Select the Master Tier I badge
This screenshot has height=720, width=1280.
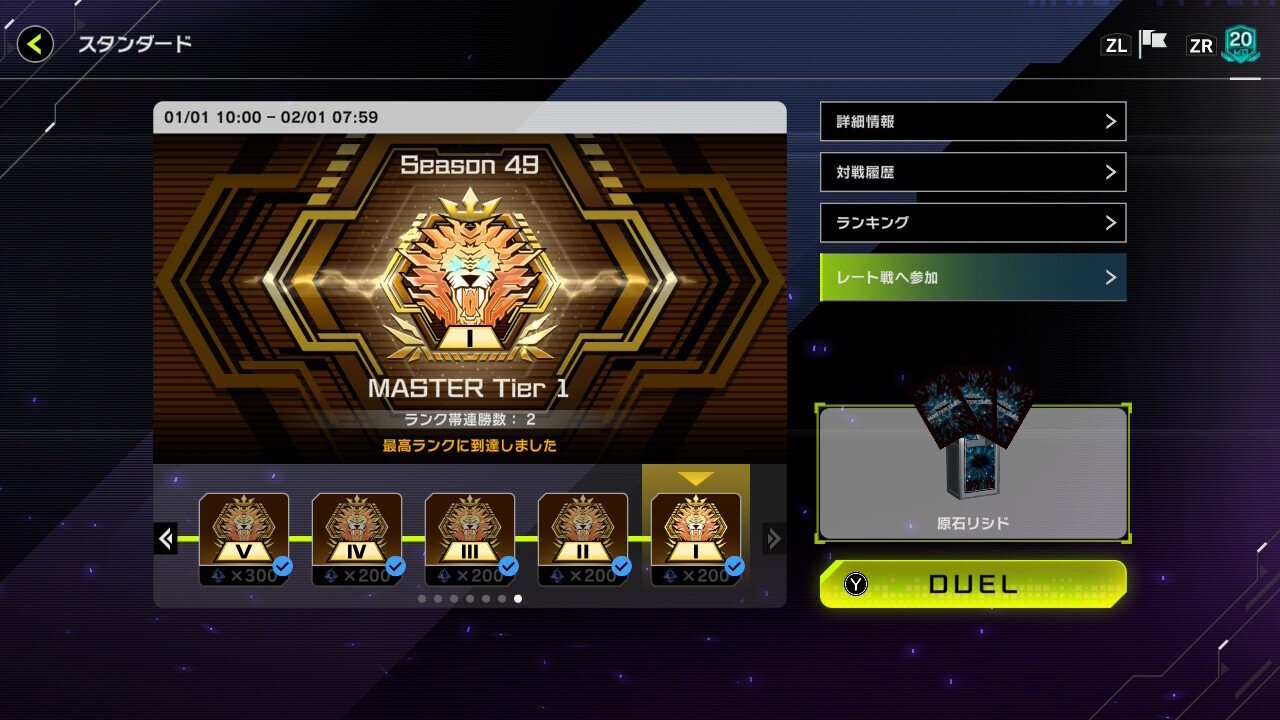tap(696, 528)
